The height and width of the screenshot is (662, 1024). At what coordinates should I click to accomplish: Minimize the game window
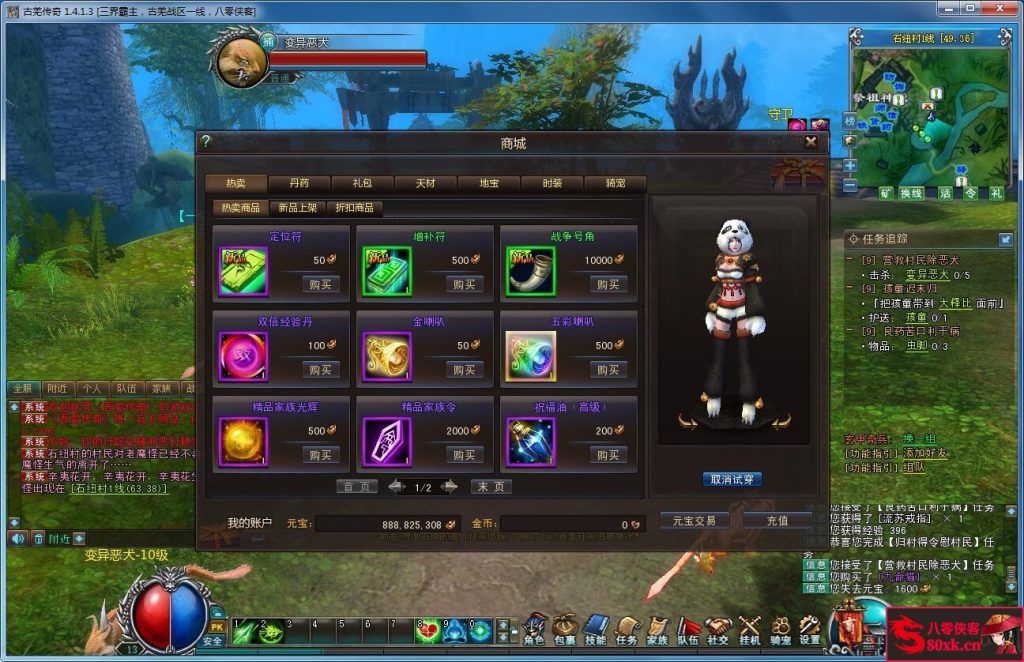pos(962,10)
